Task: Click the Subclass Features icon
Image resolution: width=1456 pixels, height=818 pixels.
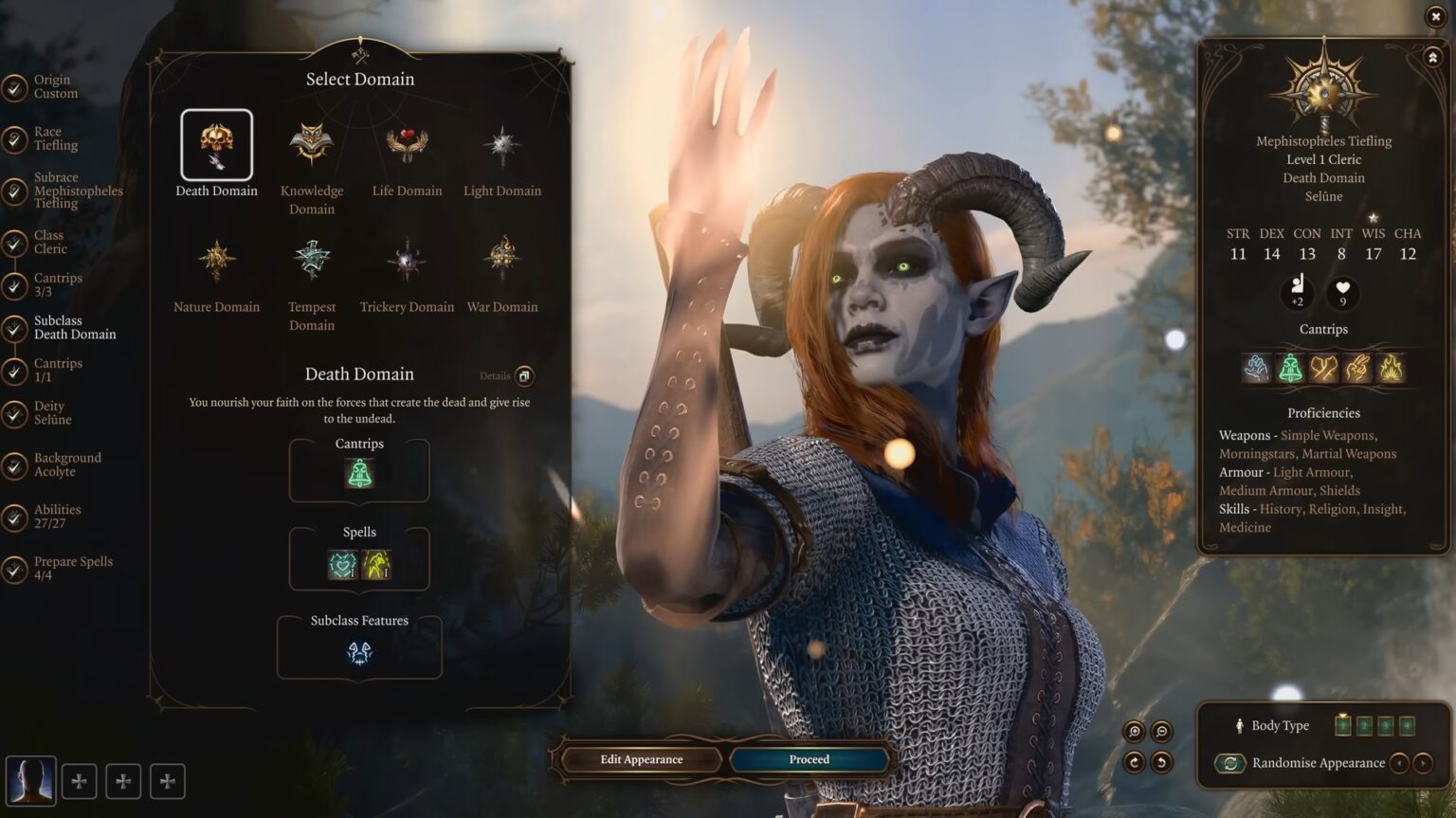Action: (x=358, y=652)
